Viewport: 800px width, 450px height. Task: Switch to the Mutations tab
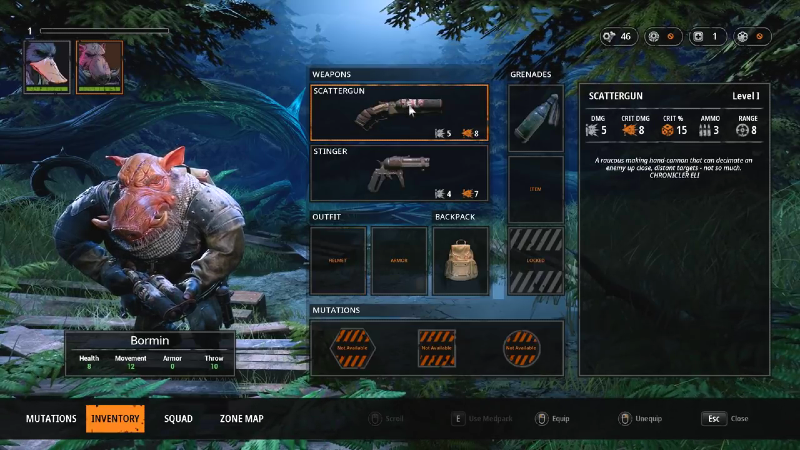pos(51,418)
